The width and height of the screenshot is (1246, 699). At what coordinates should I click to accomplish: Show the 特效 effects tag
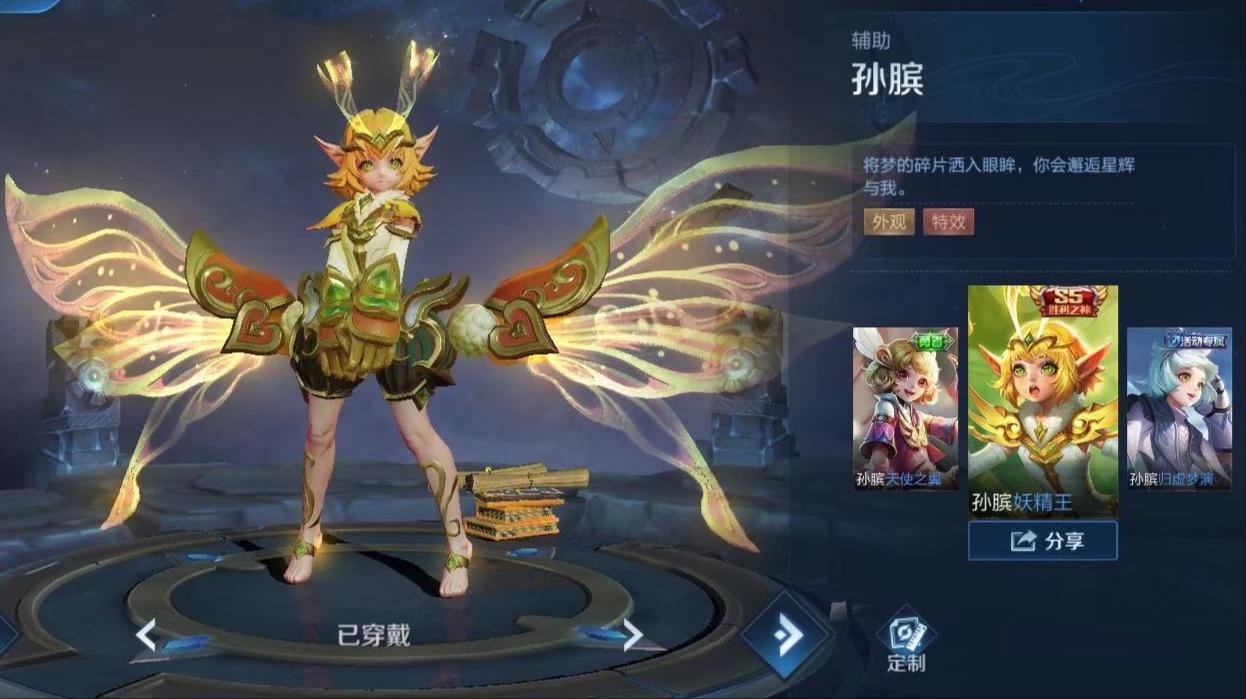click(947, 222)
